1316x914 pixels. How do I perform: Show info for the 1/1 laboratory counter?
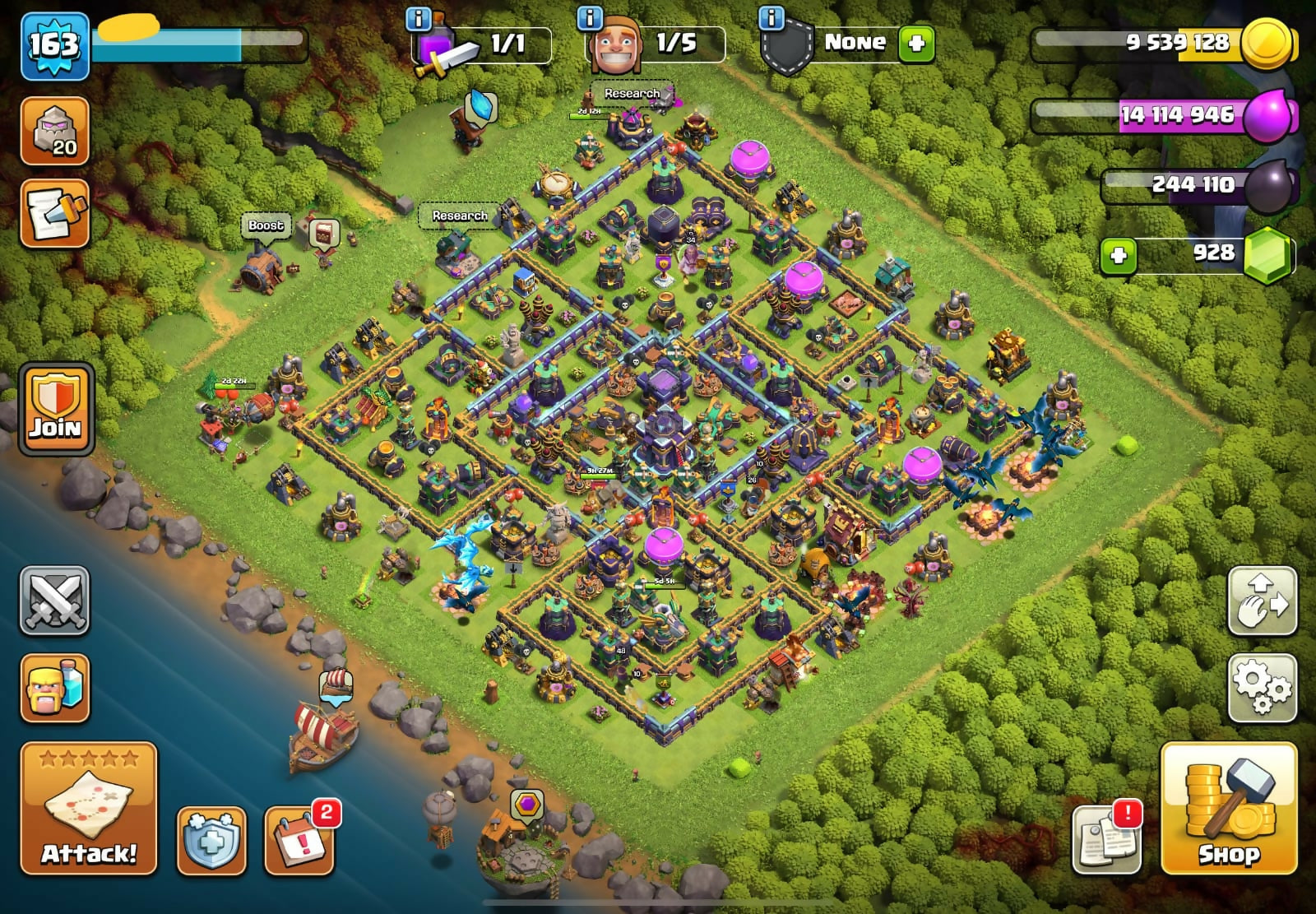(x=419, y=18)
